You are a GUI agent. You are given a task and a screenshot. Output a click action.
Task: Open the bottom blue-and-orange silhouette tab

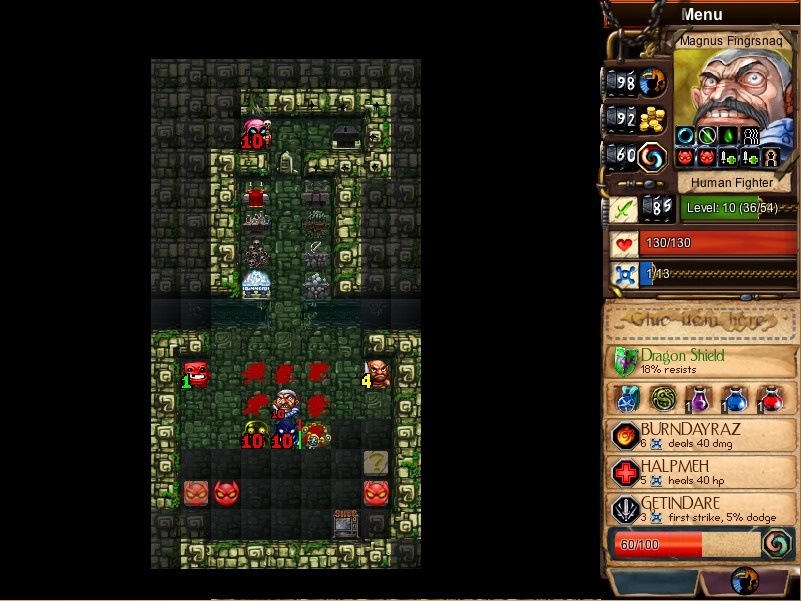coord(743,581)
